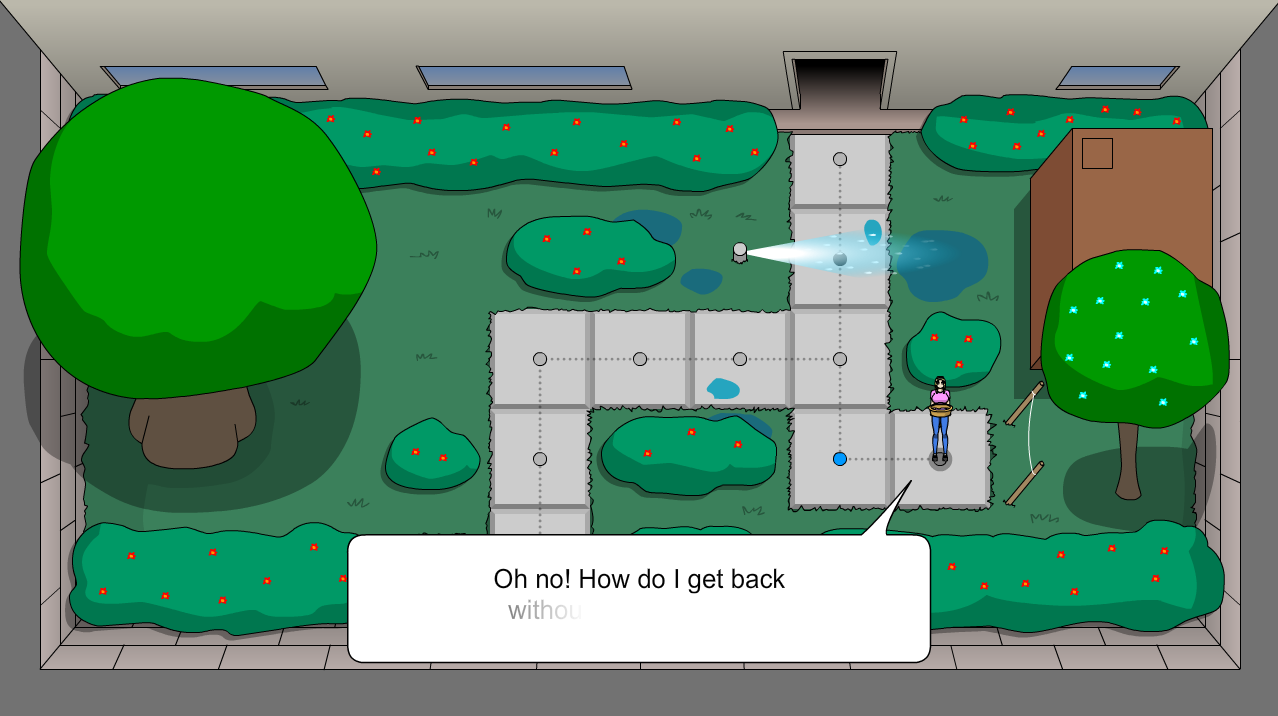Choose the path node inside the sprinkler spray
This screenshot has width=1278, height=716.
pyautogui.click(x=840, y=259)
